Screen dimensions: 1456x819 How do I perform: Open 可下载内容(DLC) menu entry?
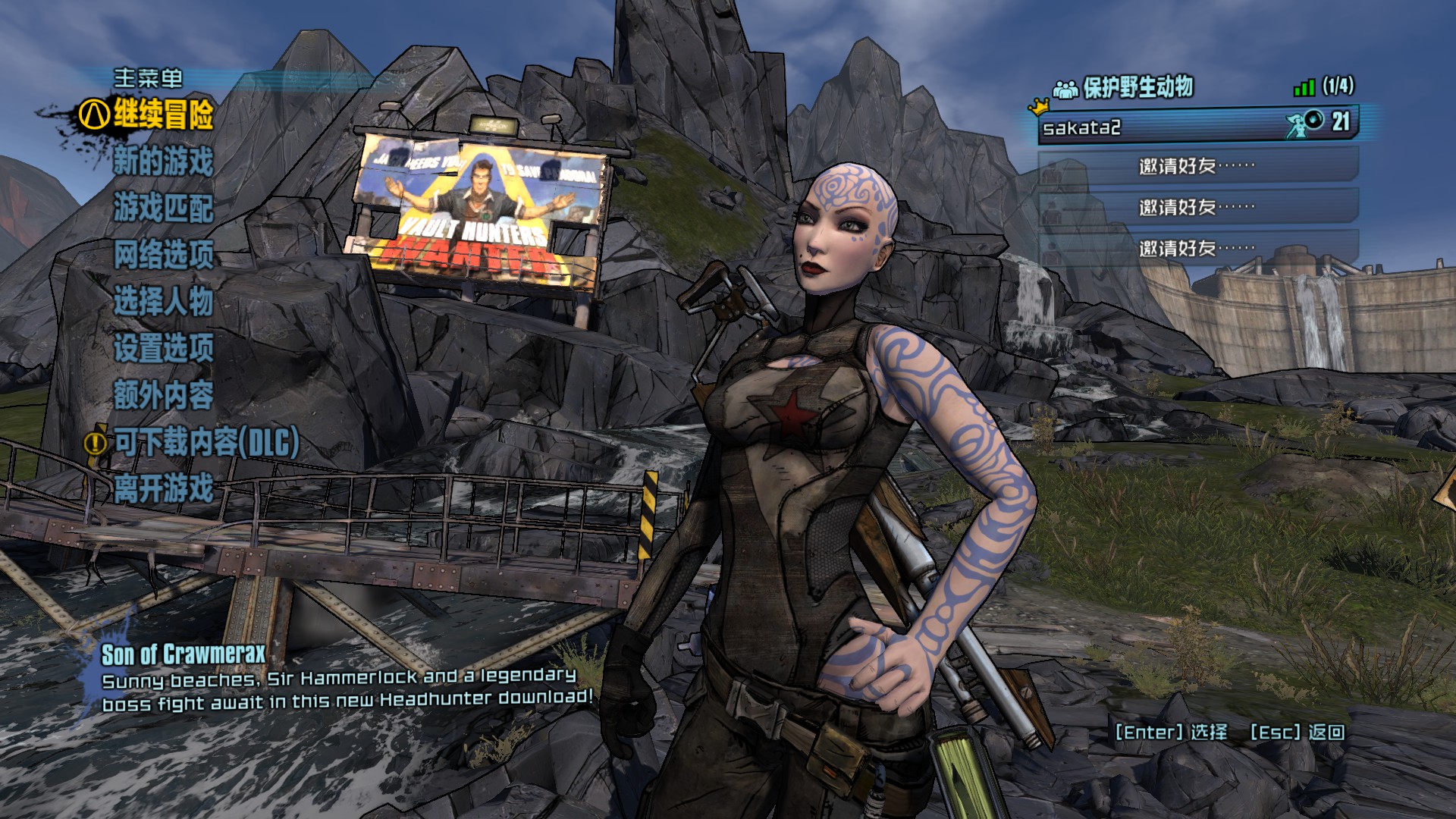click(206, 442)
